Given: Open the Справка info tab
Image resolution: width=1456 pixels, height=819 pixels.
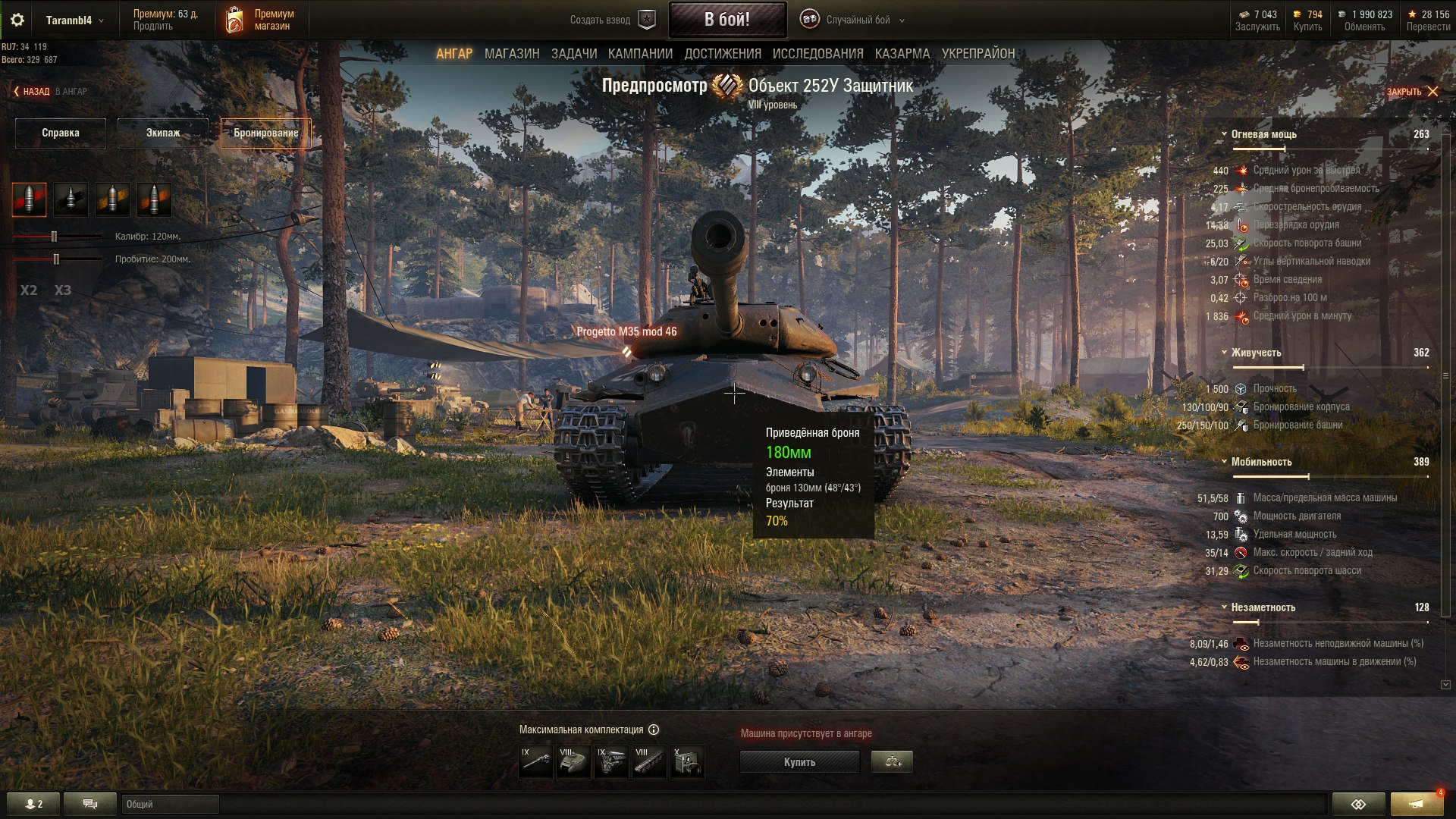Looking at the screenshot, I should coord(61,133).
